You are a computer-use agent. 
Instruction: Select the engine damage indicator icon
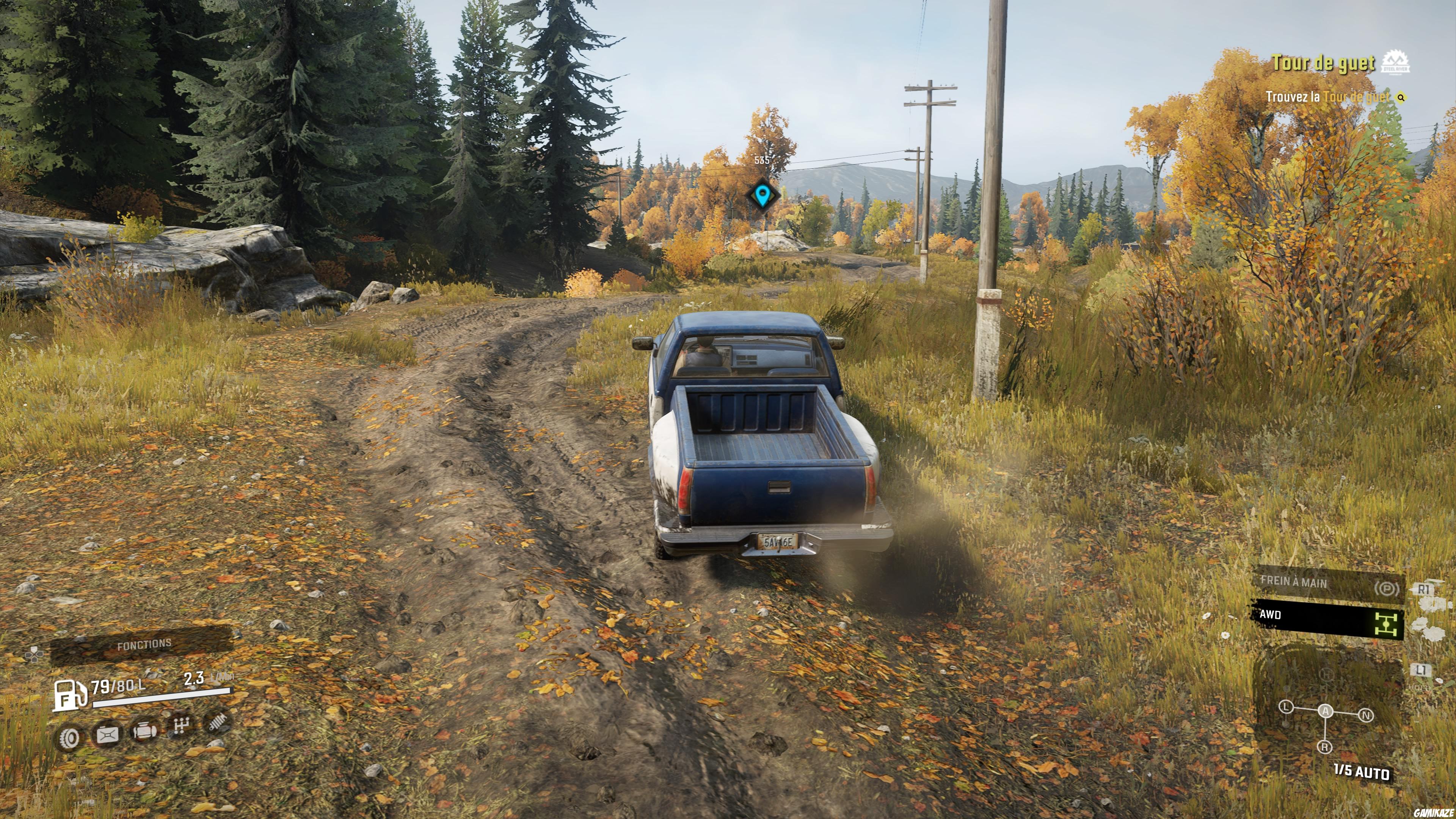[144, 731]
